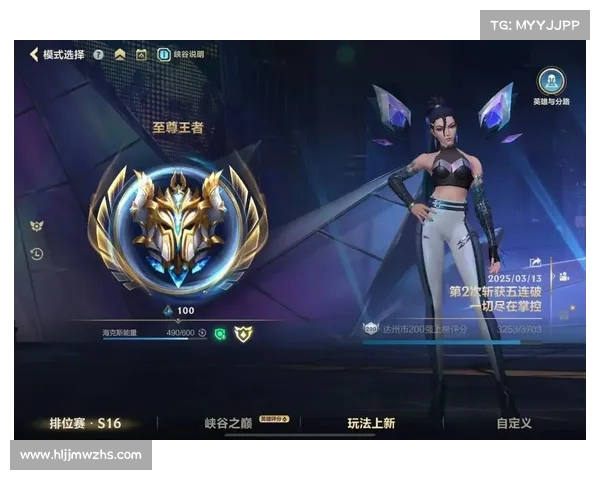Image resolution: width=600 pixels, height=480 pixels.
Task: Click the 海克斯能量 refresh icon
Action: 201,333
